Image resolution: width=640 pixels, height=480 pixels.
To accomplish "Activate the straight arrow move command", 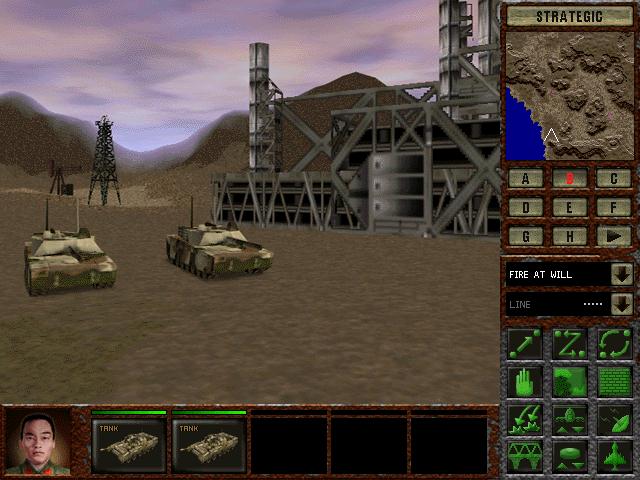I will (x=525, y=343).
